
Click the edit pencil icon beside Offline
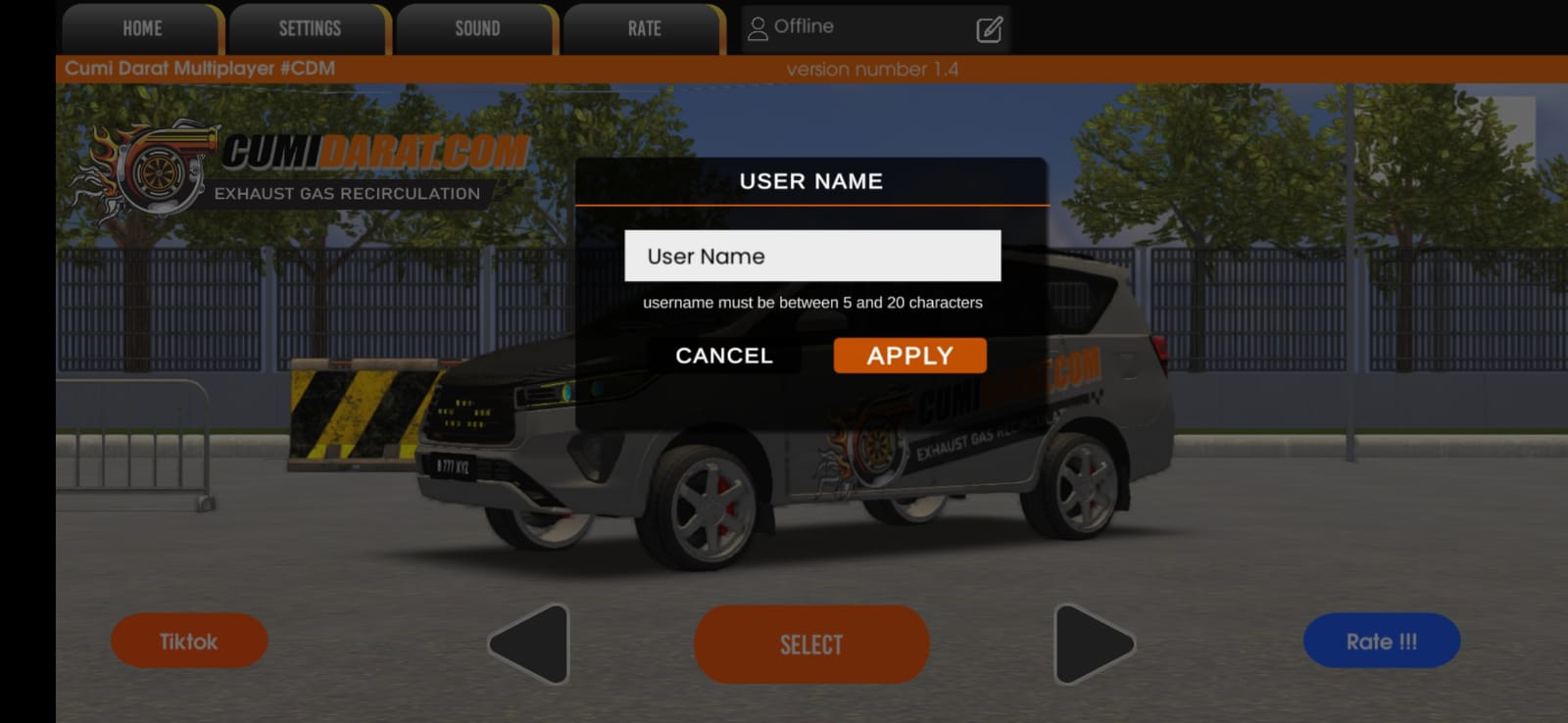pyautogui.click(x=989, y=27)
